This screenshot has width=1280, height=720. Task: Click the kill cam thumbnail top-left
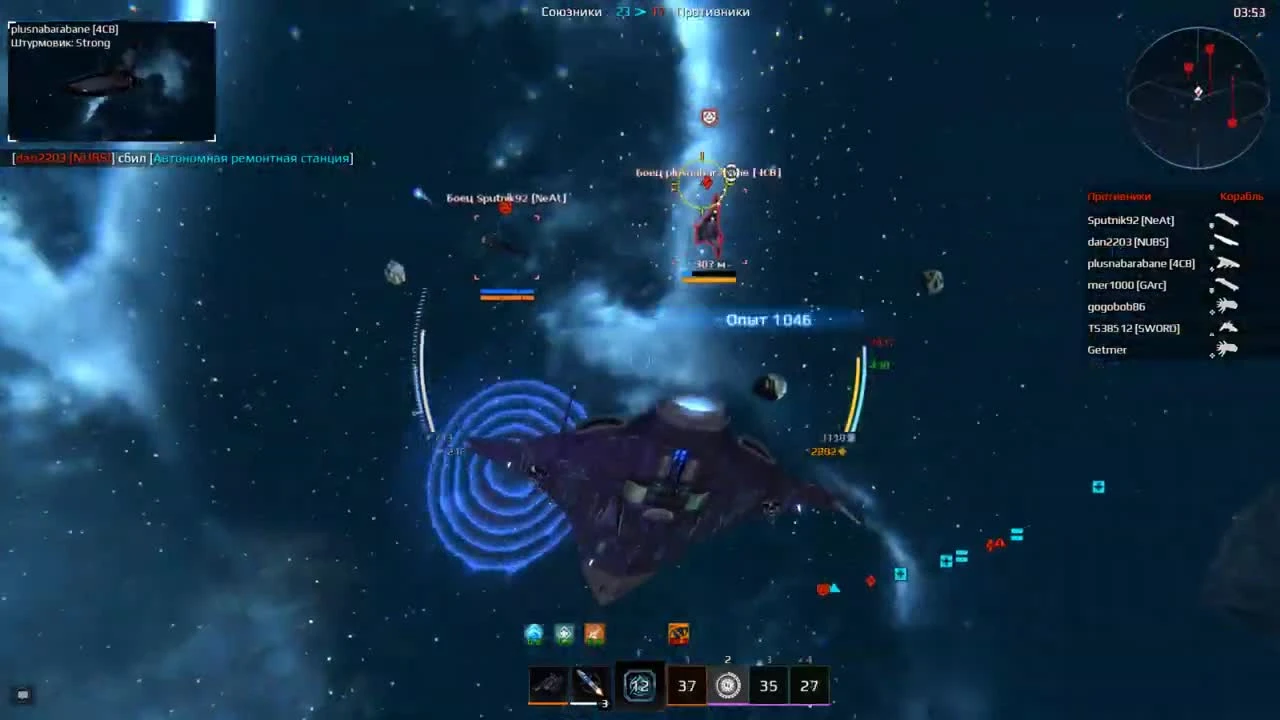(111, 80)
